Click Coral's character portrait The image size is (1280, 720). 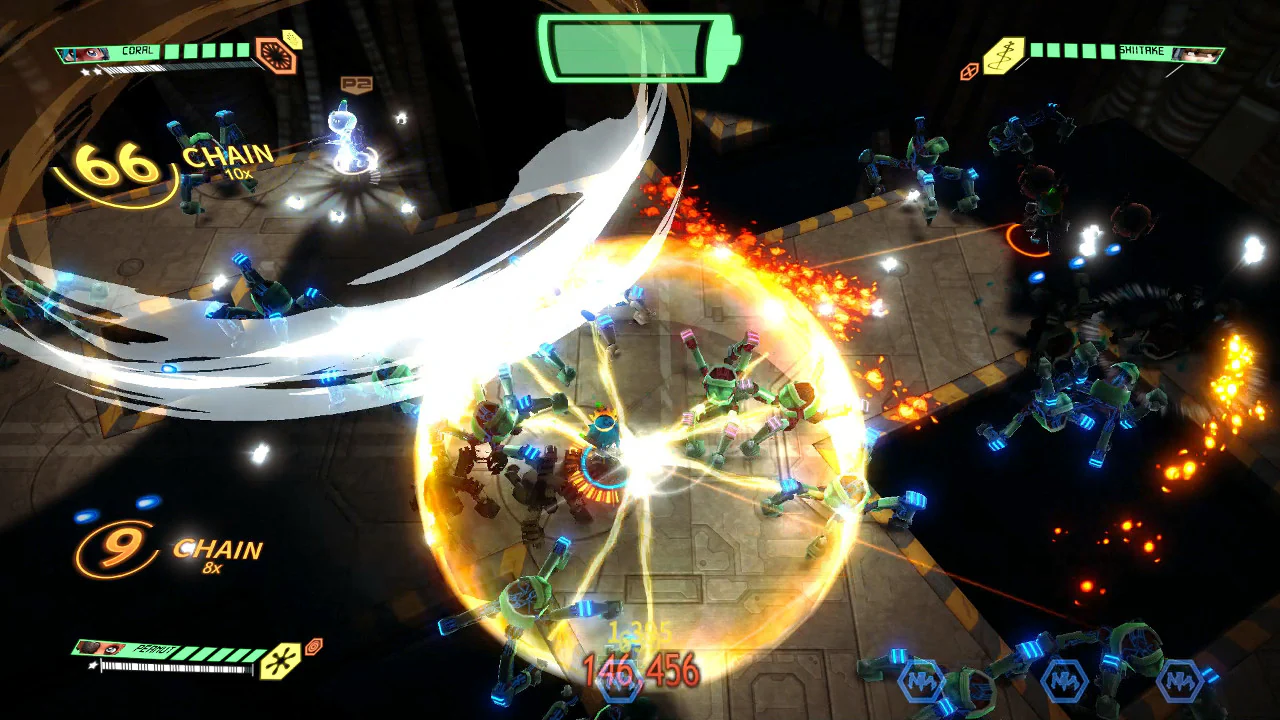click(84, 53)
